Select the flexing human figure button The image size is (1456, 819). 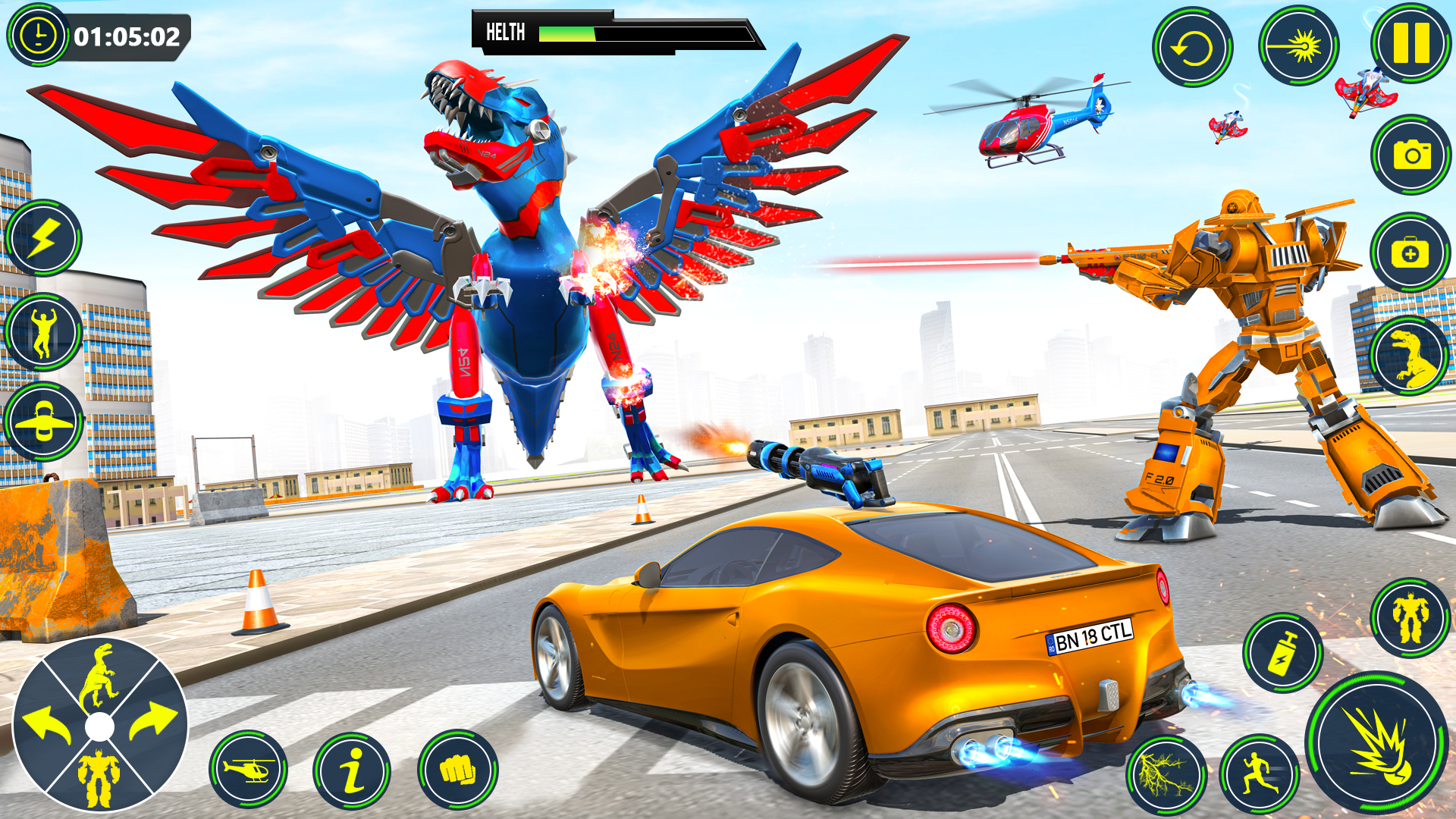click(43, 332)
